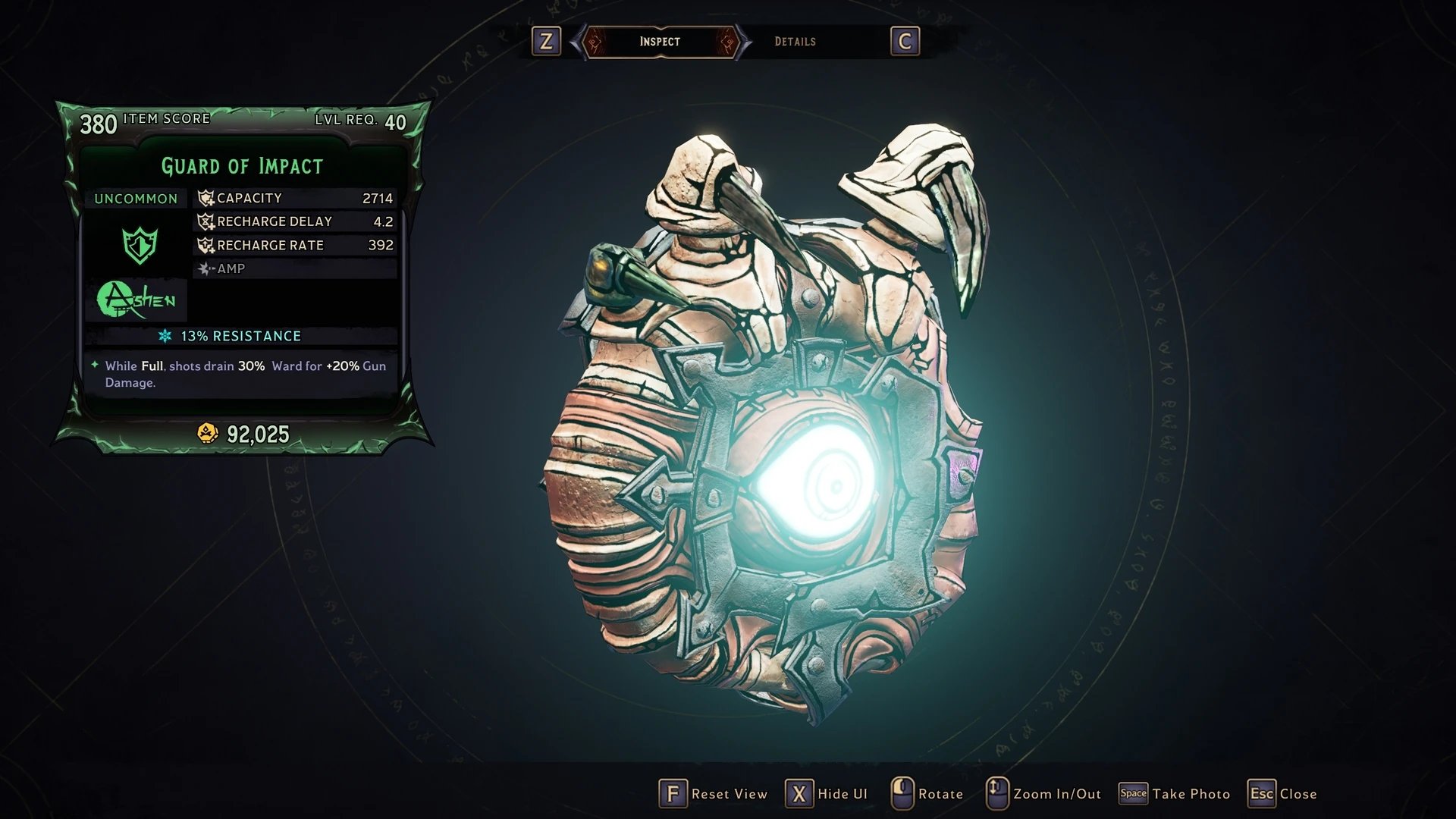This screenshot has width=1456, height=819.
Task: Reset View of the ward model
Action: [x=714, y=794]
